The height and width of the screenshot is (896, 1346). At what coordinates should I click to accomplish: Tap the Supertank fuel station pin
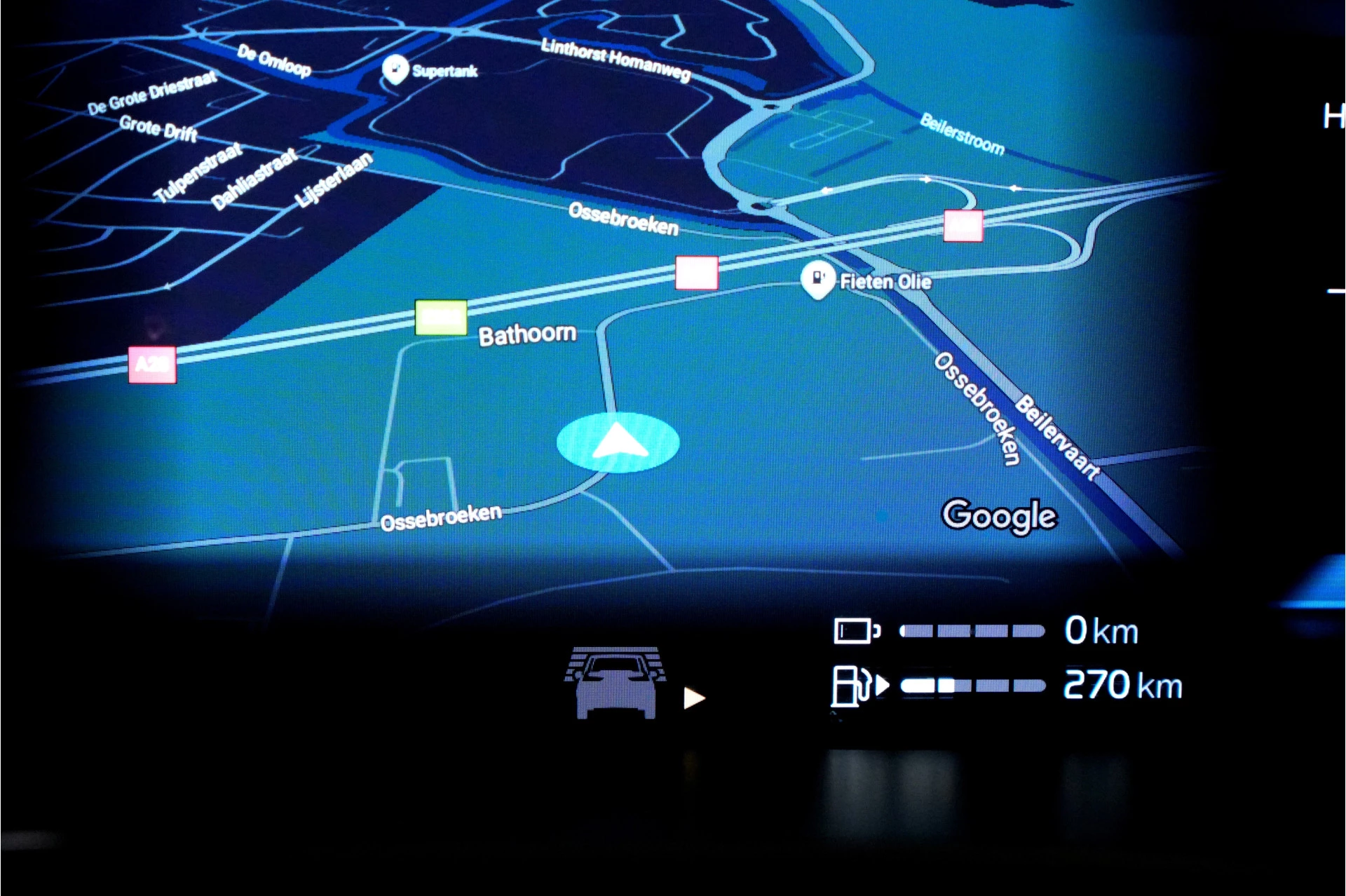[x=395, y=68]
